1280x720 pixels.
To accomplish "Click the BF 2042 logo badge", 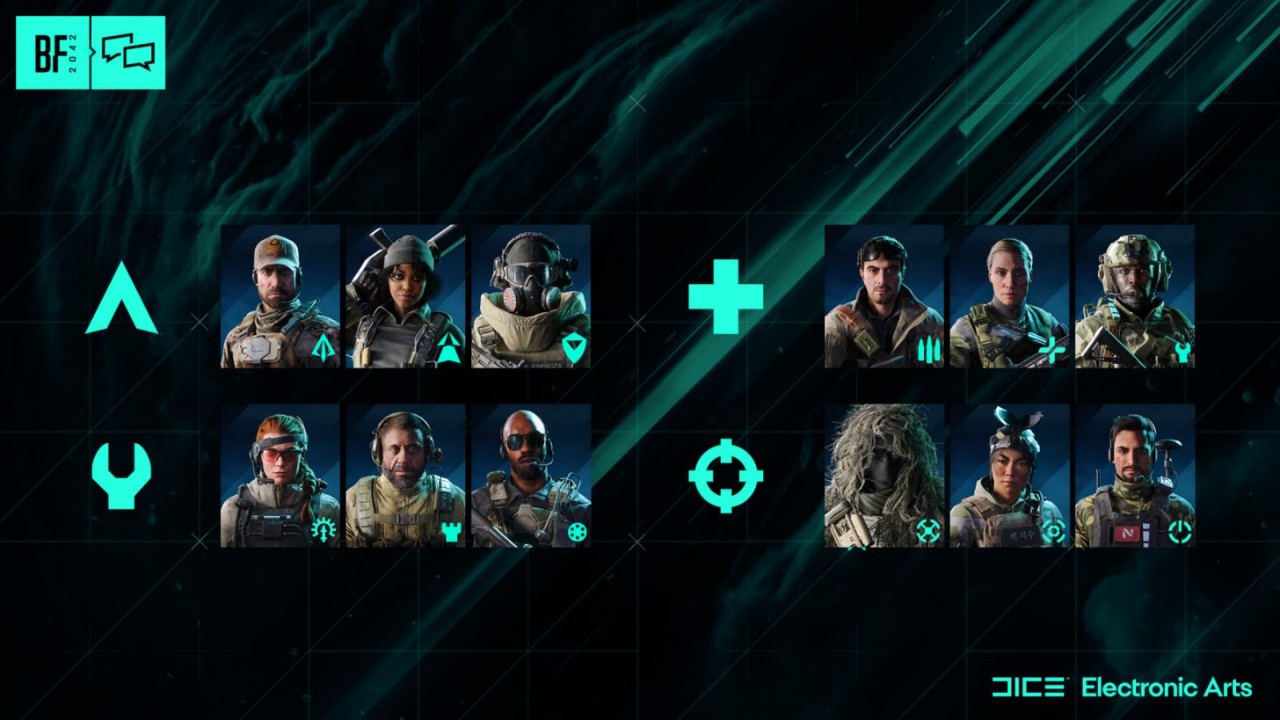I will pyautogui.click(x=53, y=52).
